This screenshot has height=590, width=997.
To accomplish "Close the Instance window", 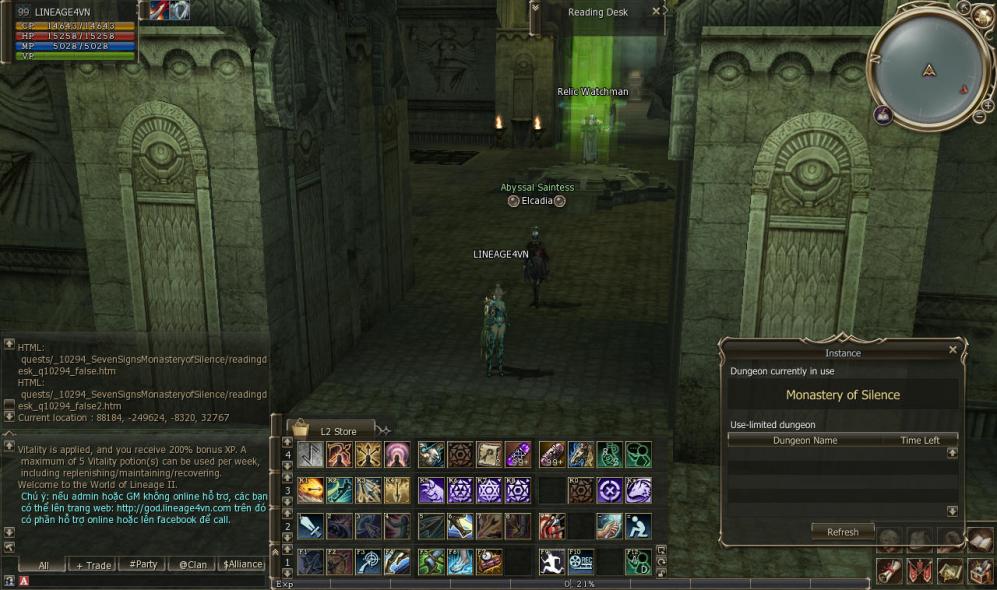I will (x=953, y=350).
